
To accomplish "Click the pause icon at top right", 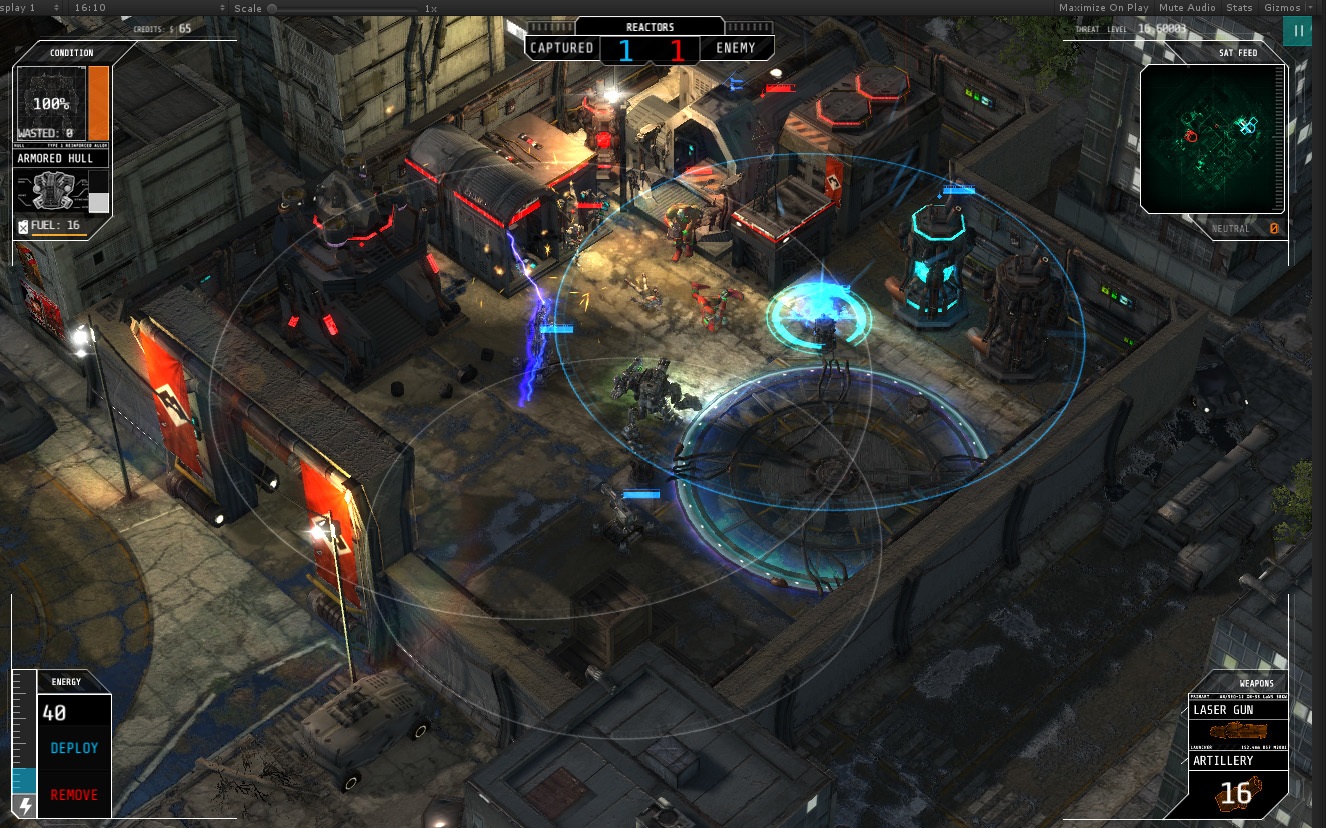I will [1297, 31].
